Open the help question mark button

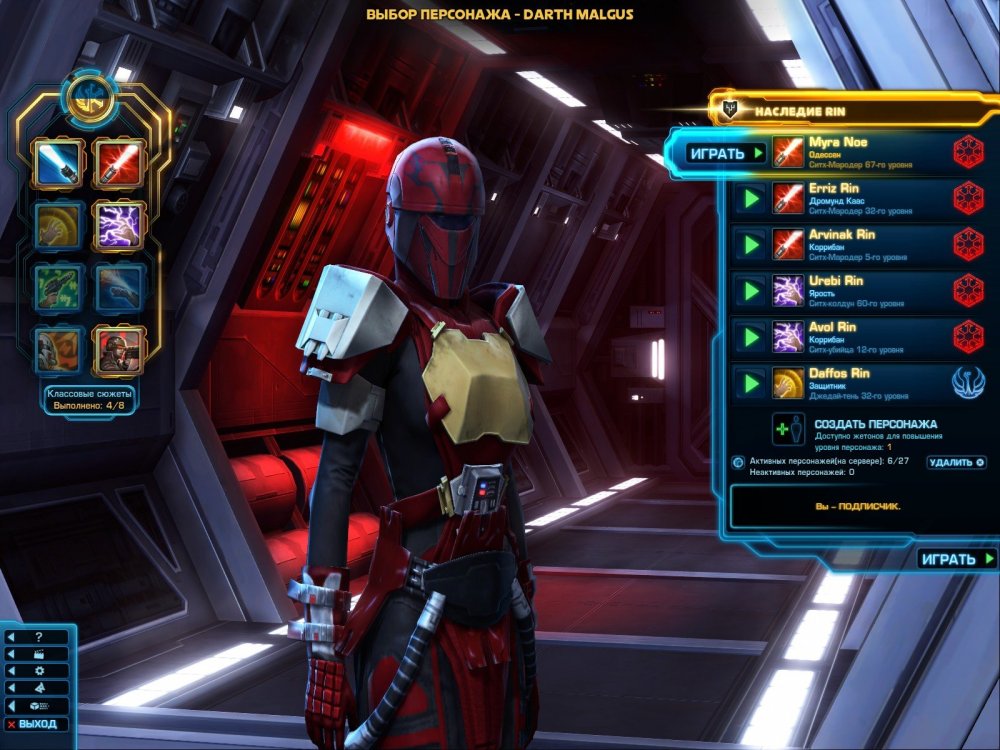point(38,637)
